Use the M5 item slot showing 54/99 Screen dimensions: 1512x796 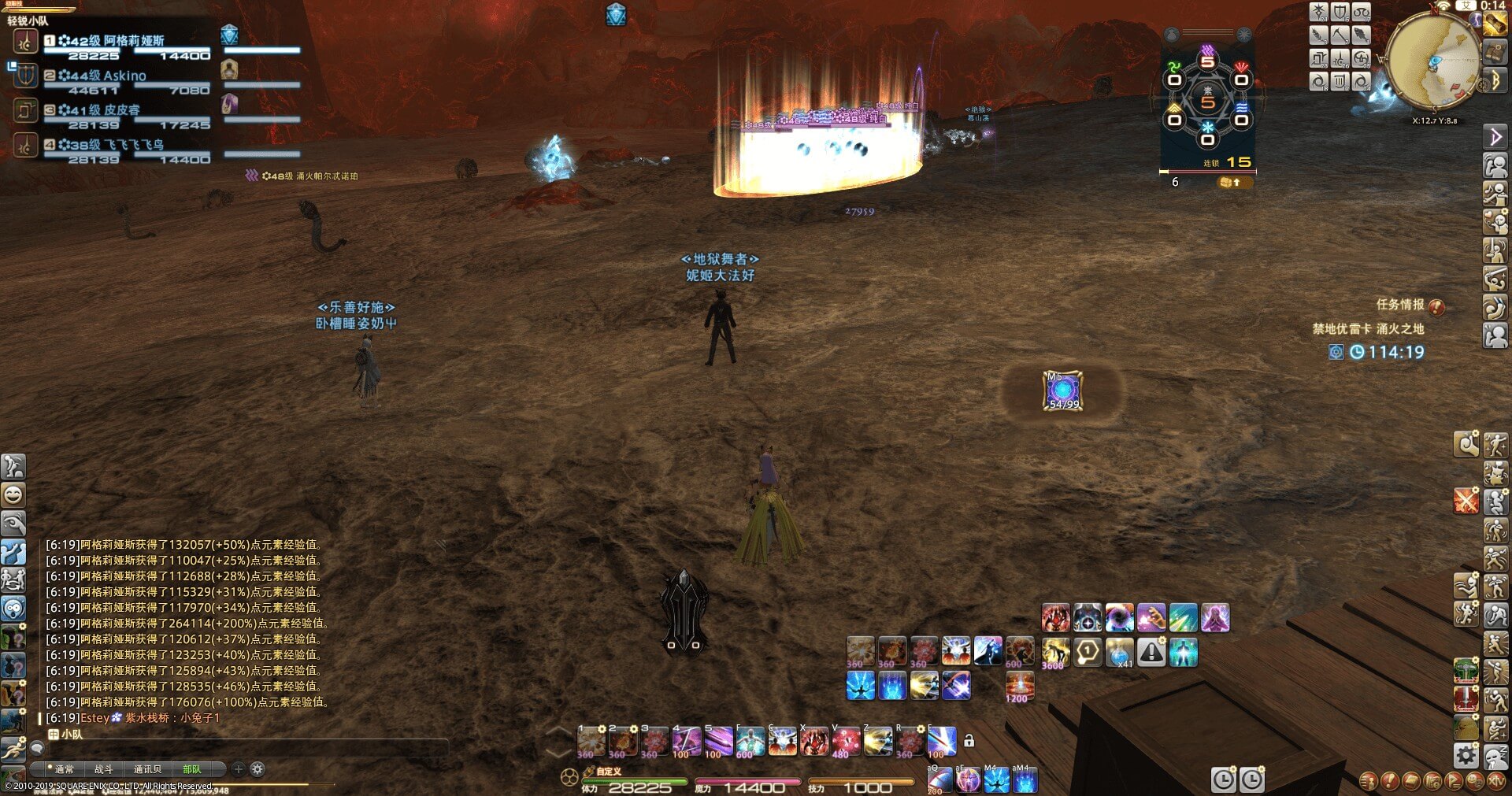pos(1062,391)
